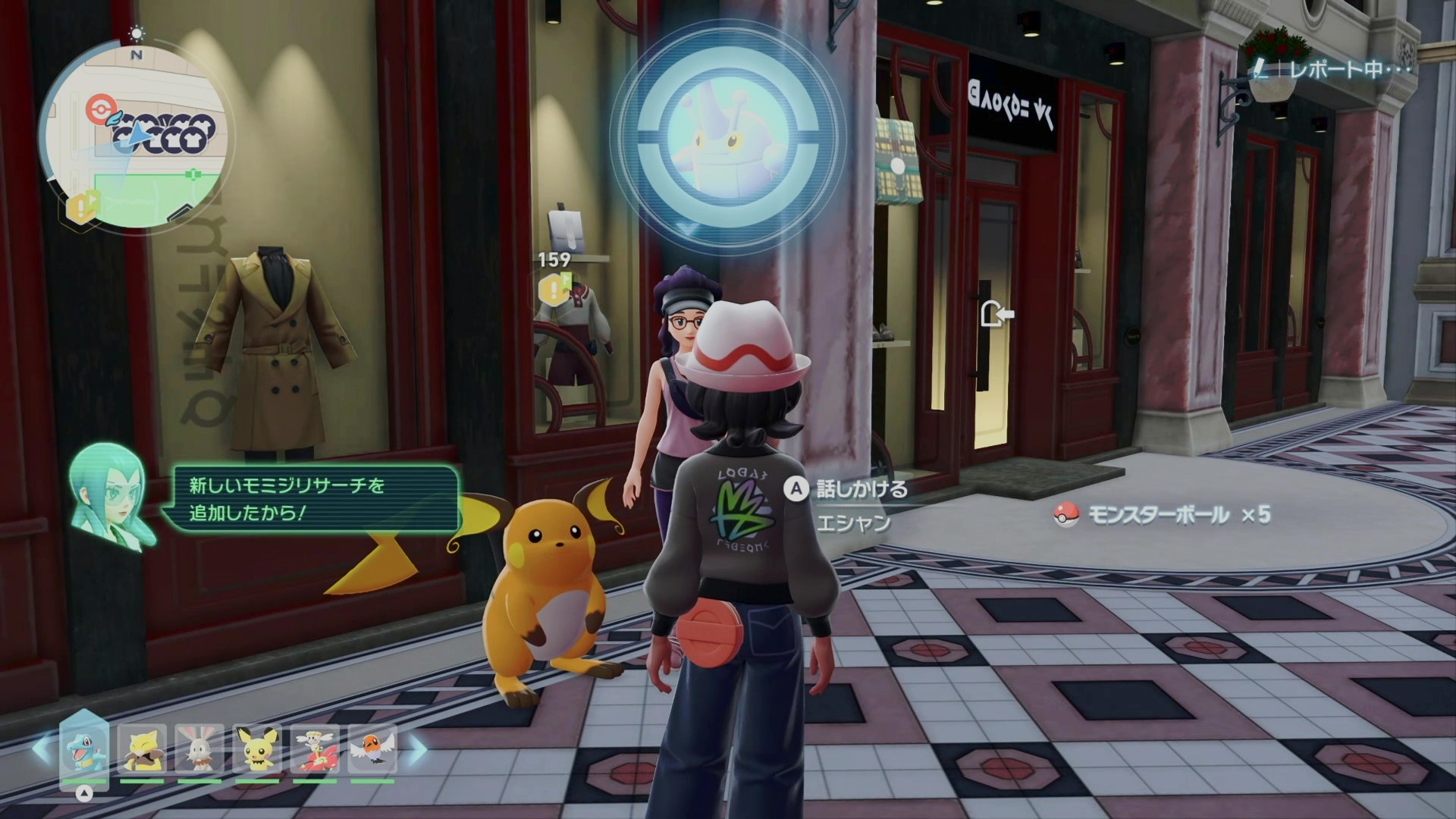Pick the Pichu party slot
1456x819 pixels.
pyautogui.click(x=257, y=749)
